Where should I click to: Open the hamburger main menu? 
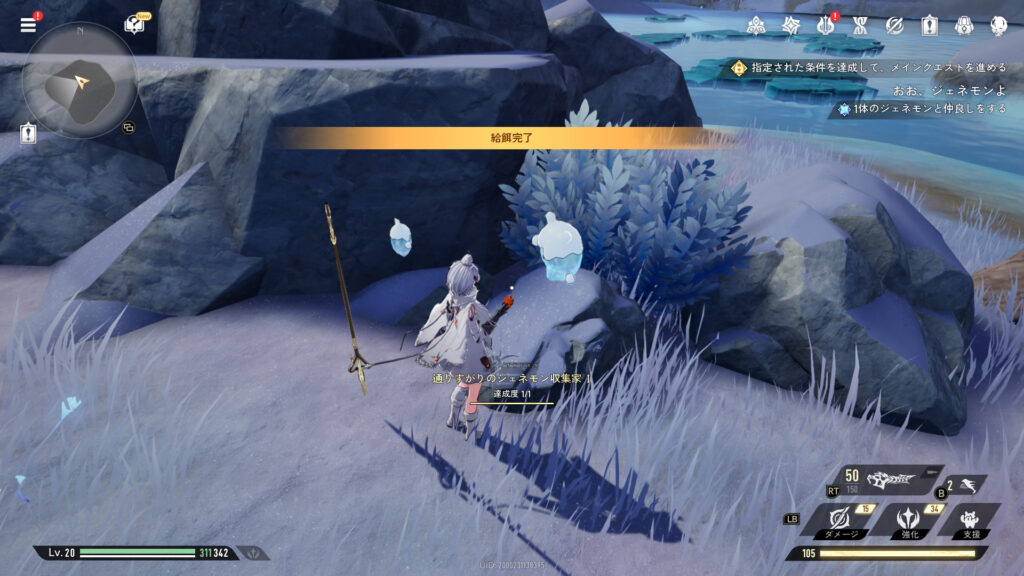click(x=28, y=25)
